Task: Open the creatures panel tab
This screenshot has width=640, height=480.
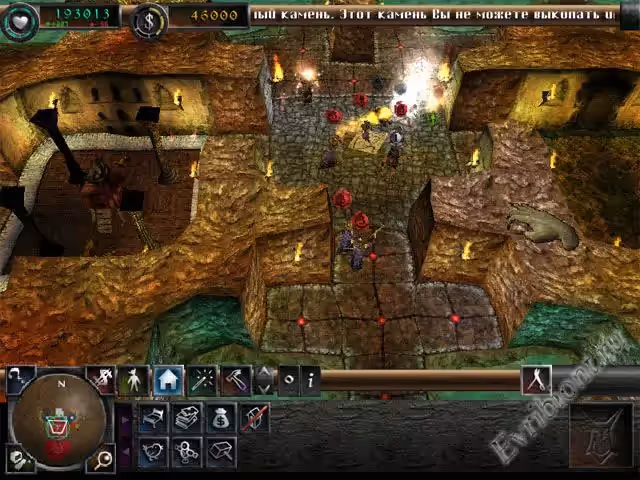Action: [x=134, y=380]
